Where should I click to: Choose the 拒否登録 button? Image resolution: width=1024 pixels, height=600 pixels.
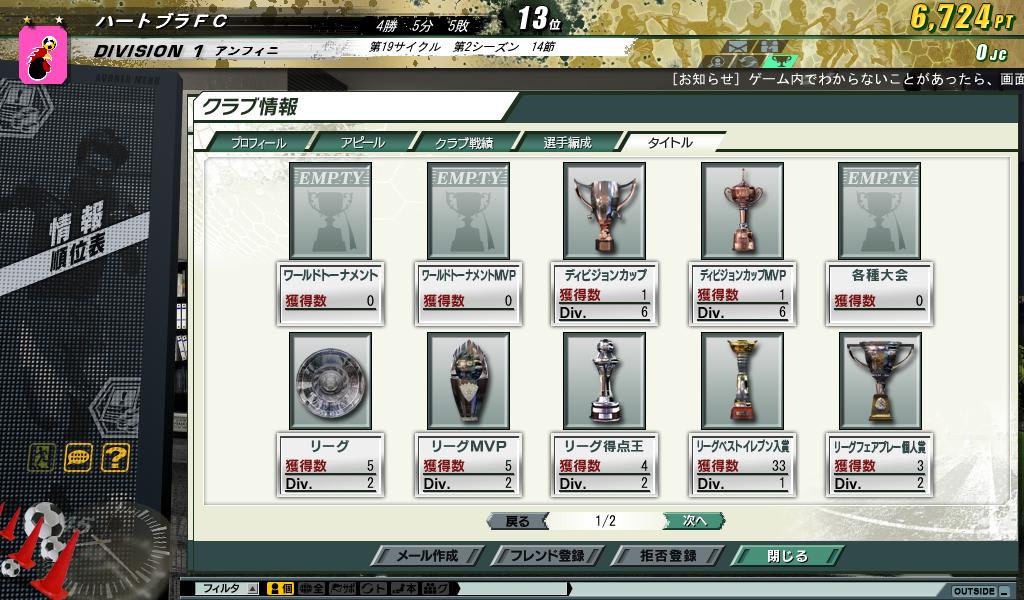click(x=668, y=556)
